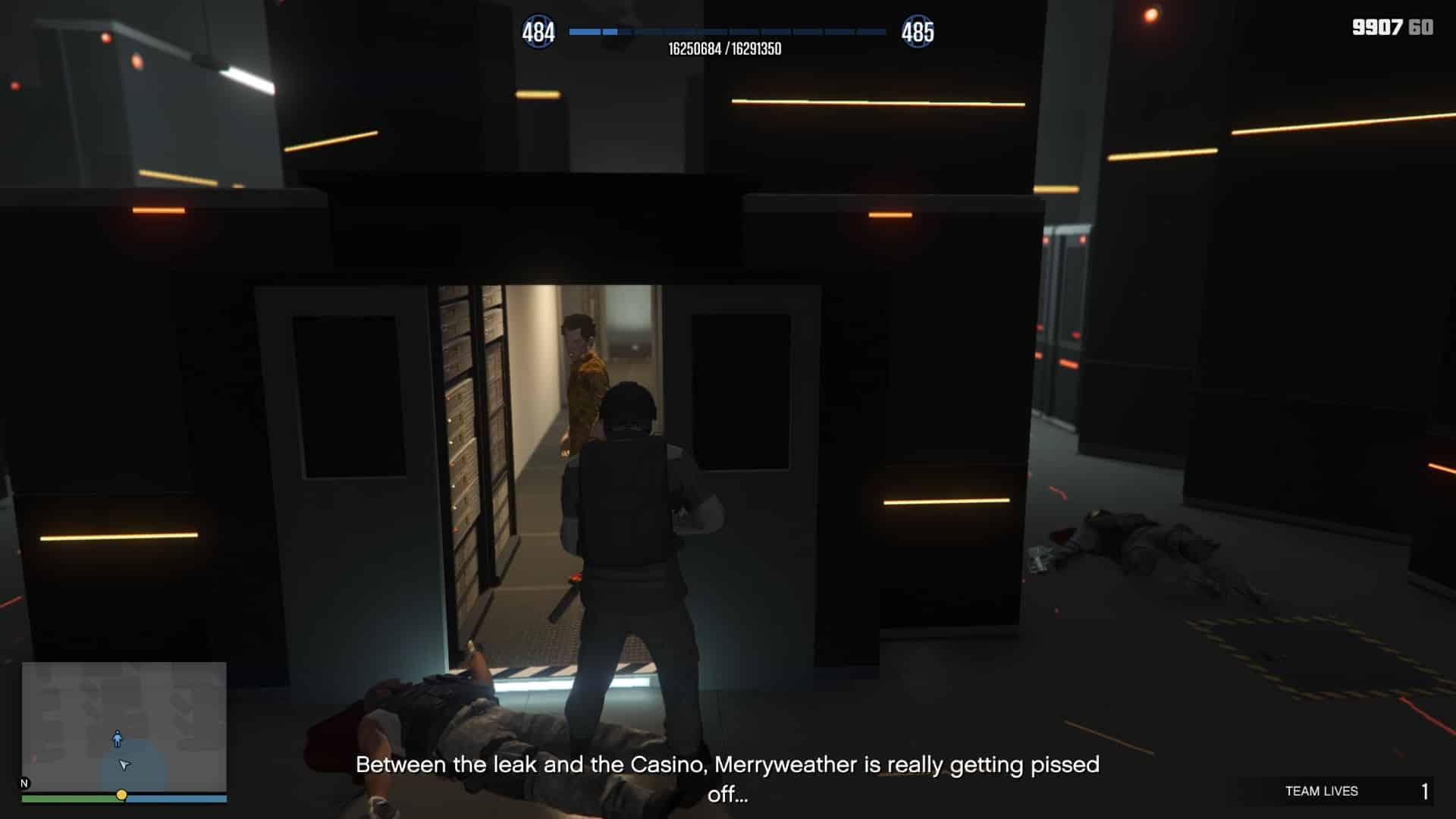Select the next rank badge labeled 485

(x=920, y=31)
